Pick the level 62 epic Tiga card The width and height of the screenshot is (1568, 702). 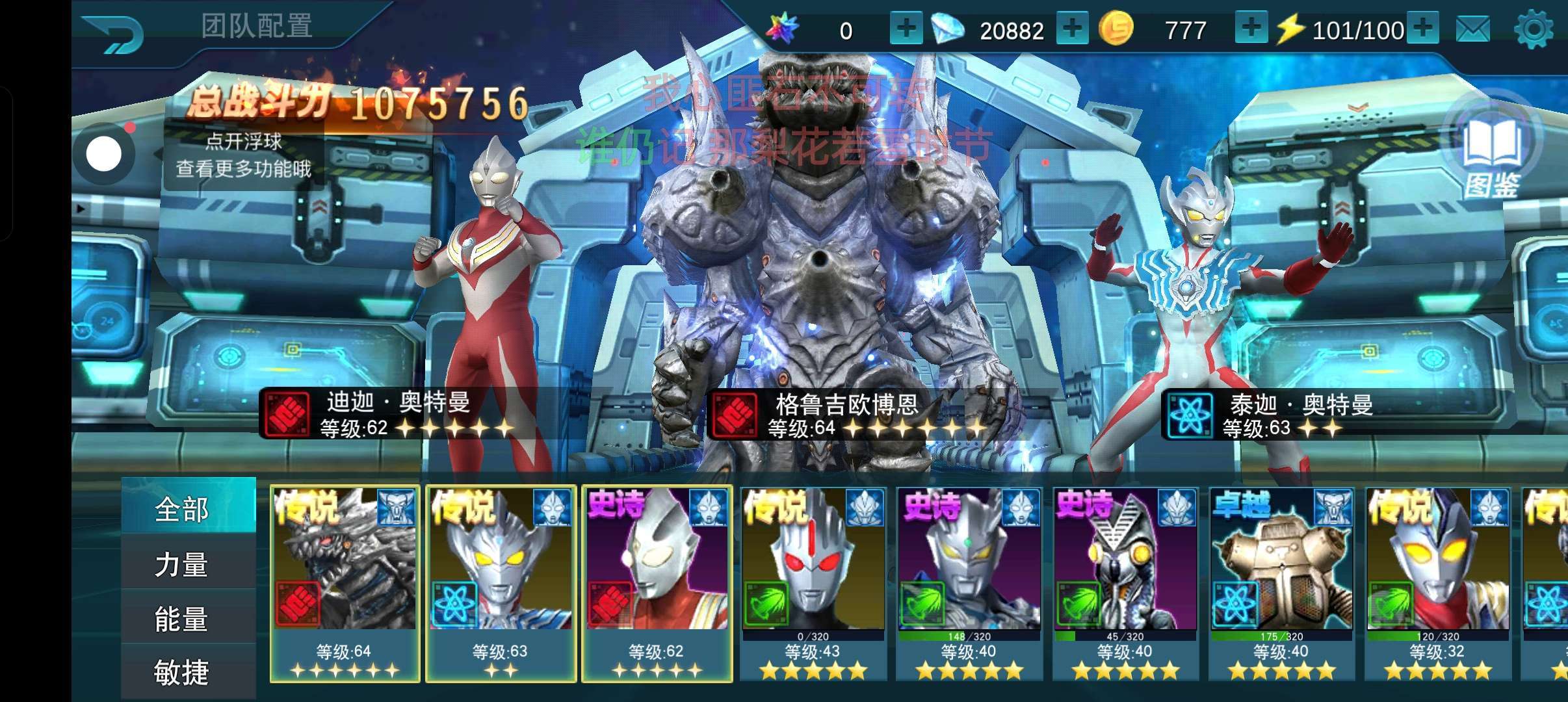pyautogui.click(x=657, y=583)
